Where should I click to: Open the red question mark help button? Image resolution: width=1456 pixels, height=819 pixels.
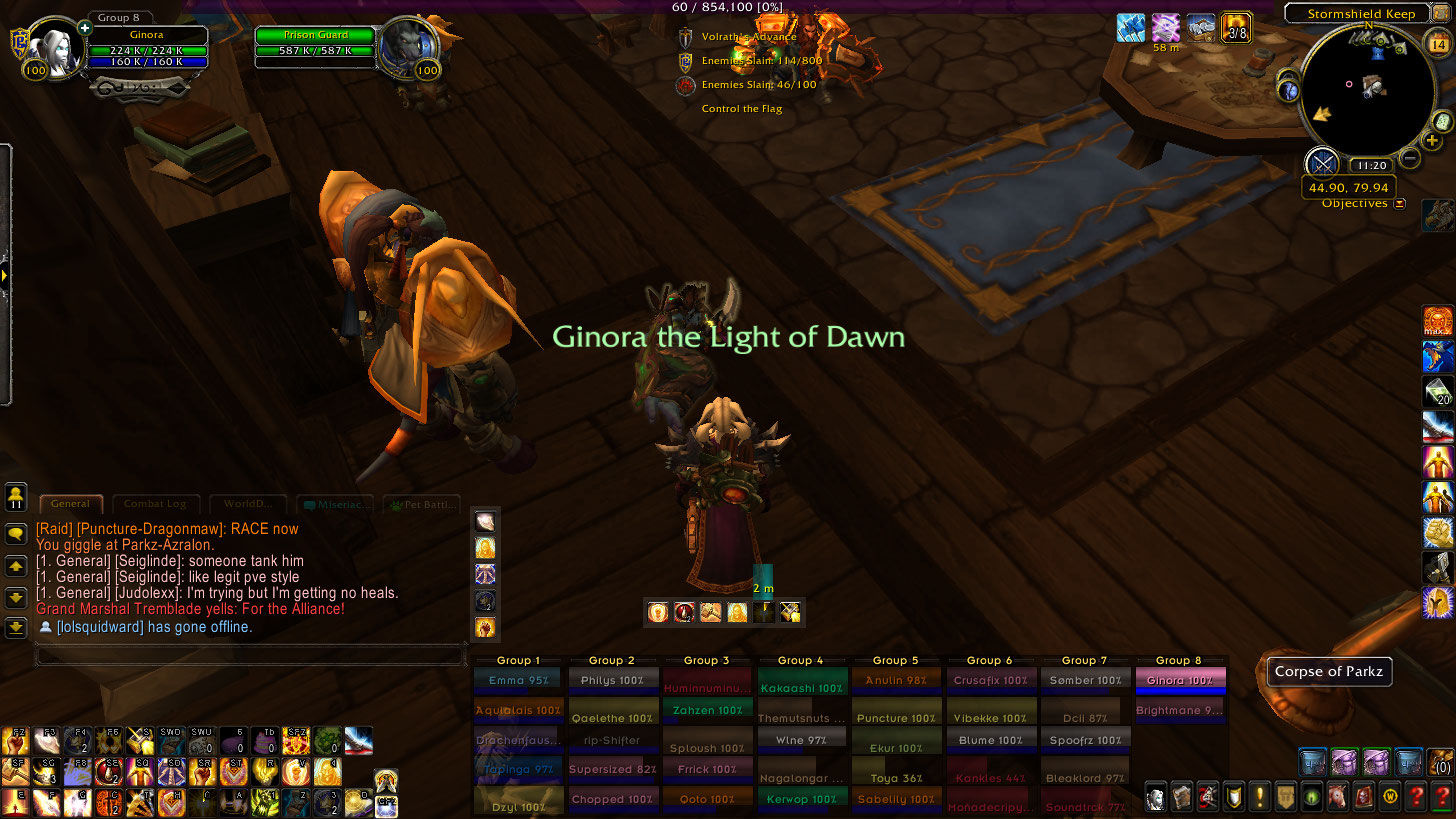(1441, 796)
